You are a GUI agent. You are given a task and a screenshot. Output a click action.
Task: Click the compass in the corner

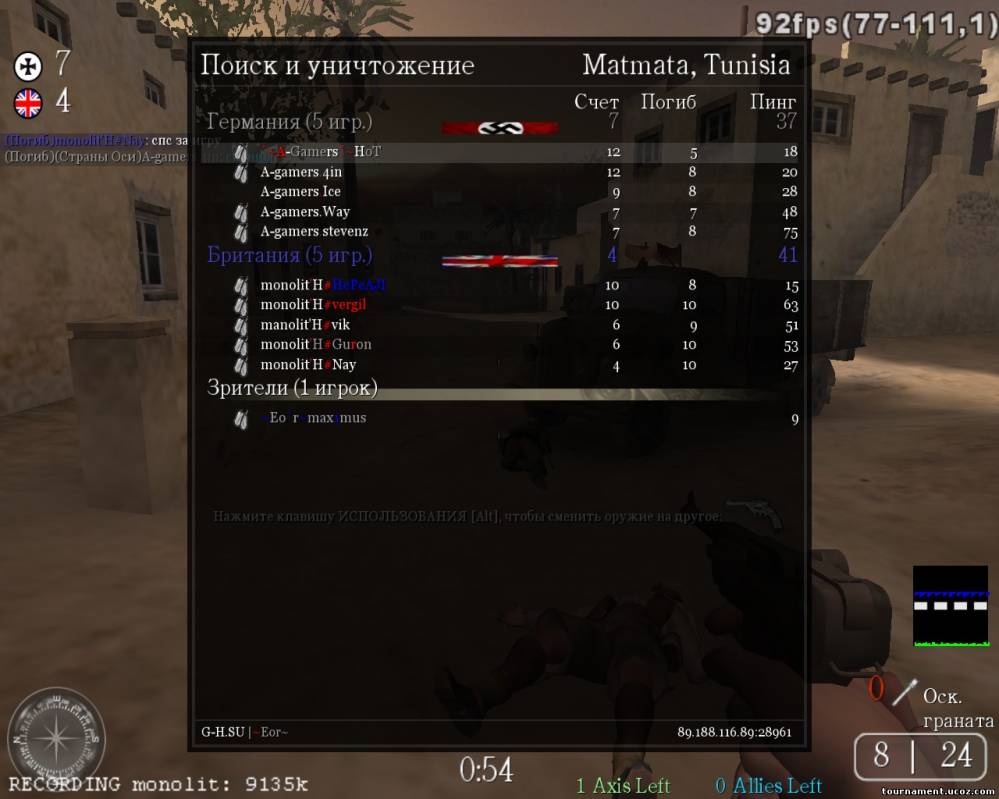(x=55, y=736)
